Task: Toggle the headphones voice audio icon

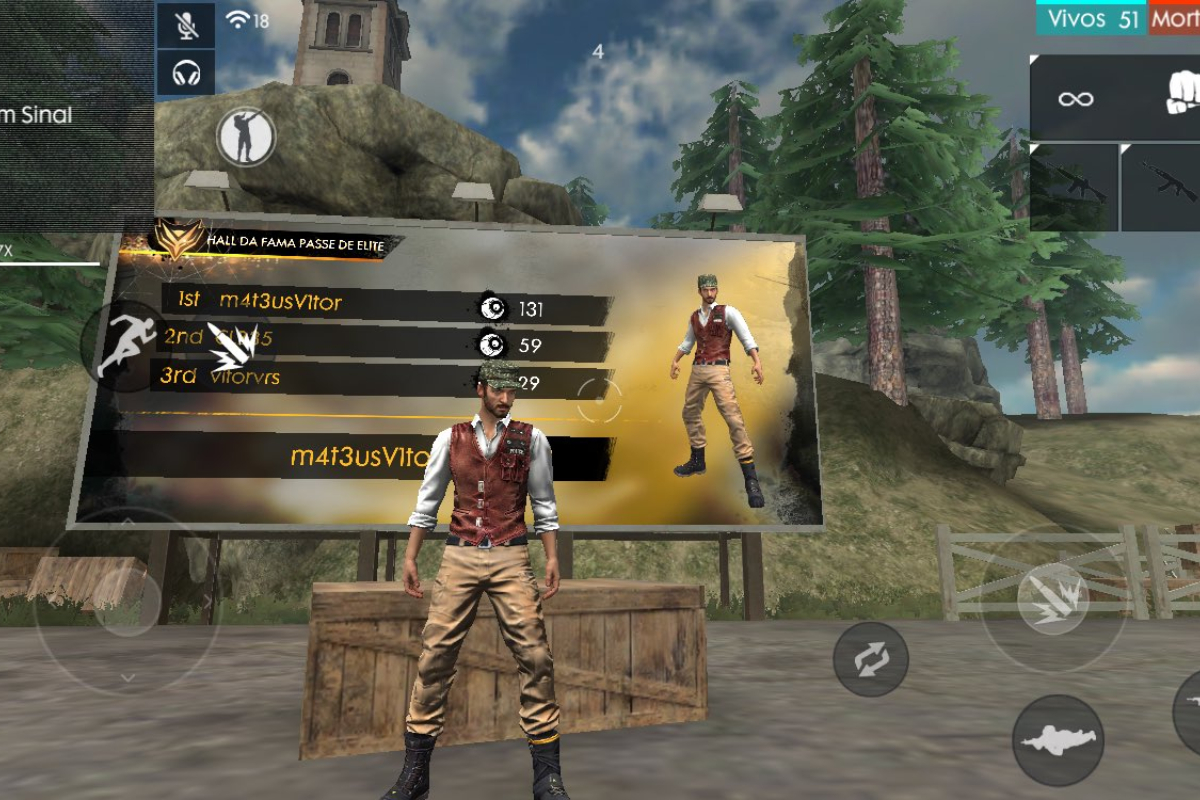Action: (x=186, y=72)
